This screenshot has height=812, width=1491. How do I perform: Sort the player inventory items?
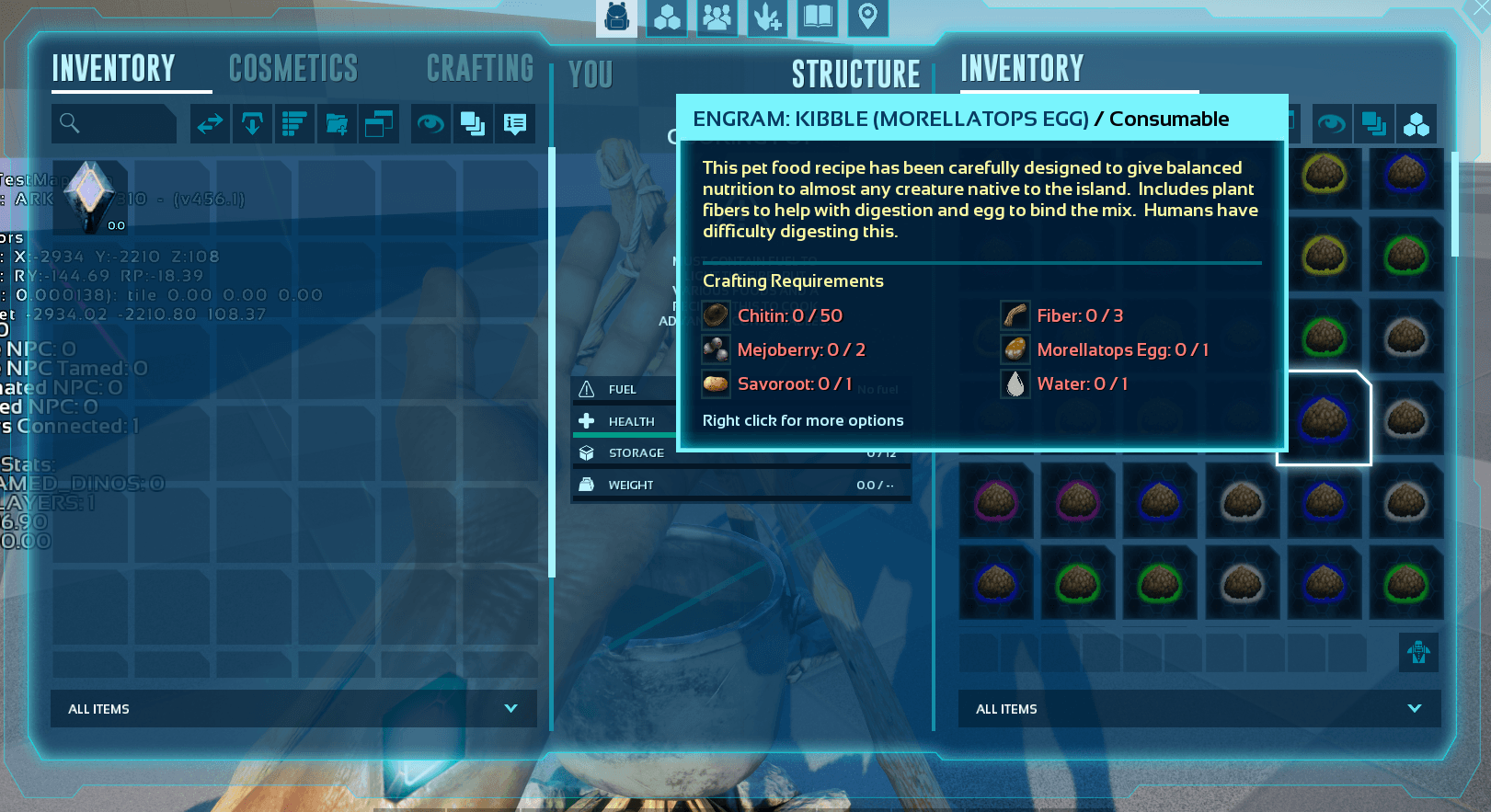pyautogui.click(x=294, y=123)
